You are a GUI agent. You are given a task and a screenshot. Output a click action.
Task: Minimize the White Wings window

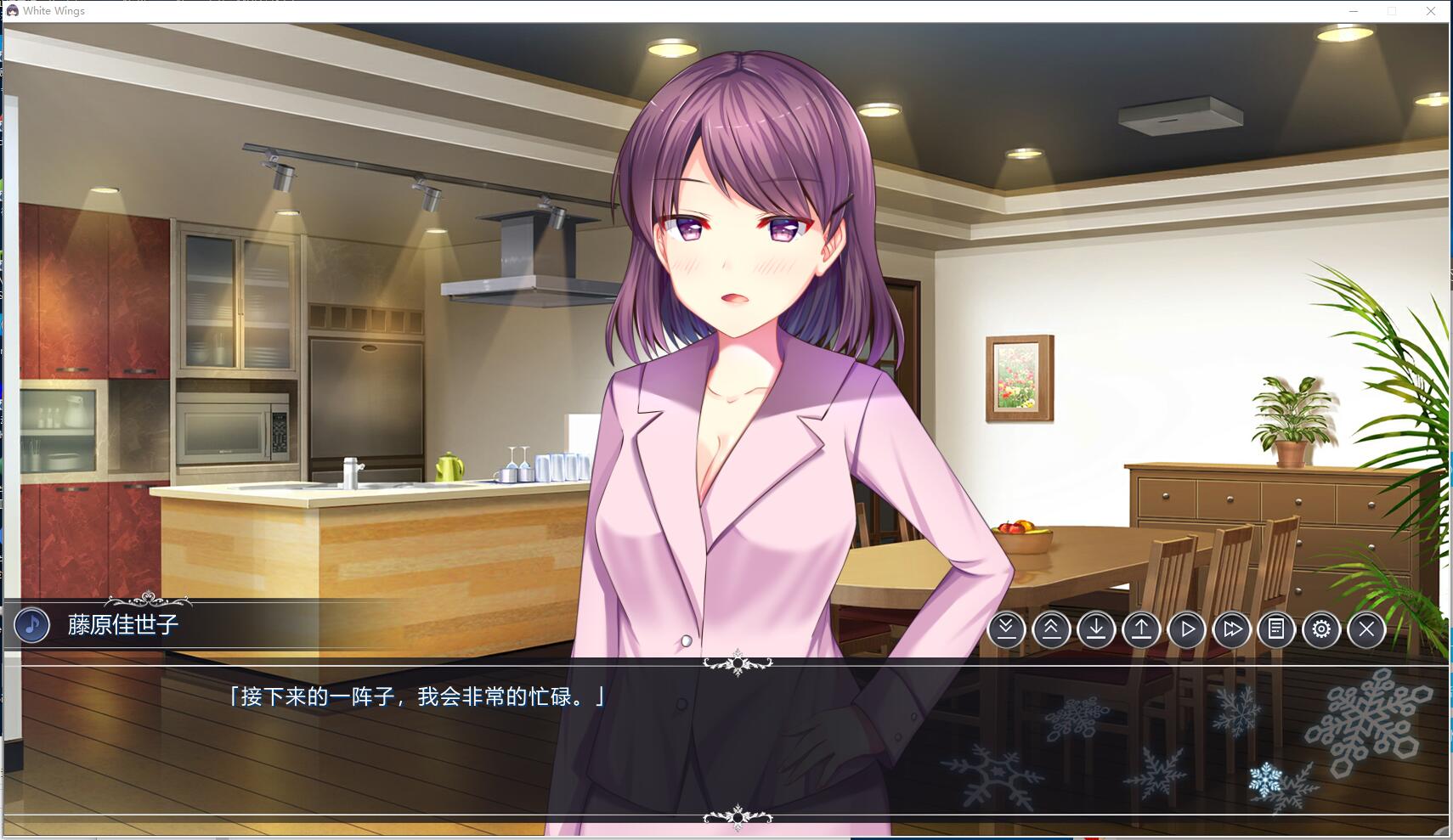click(x=1353, y=10)
